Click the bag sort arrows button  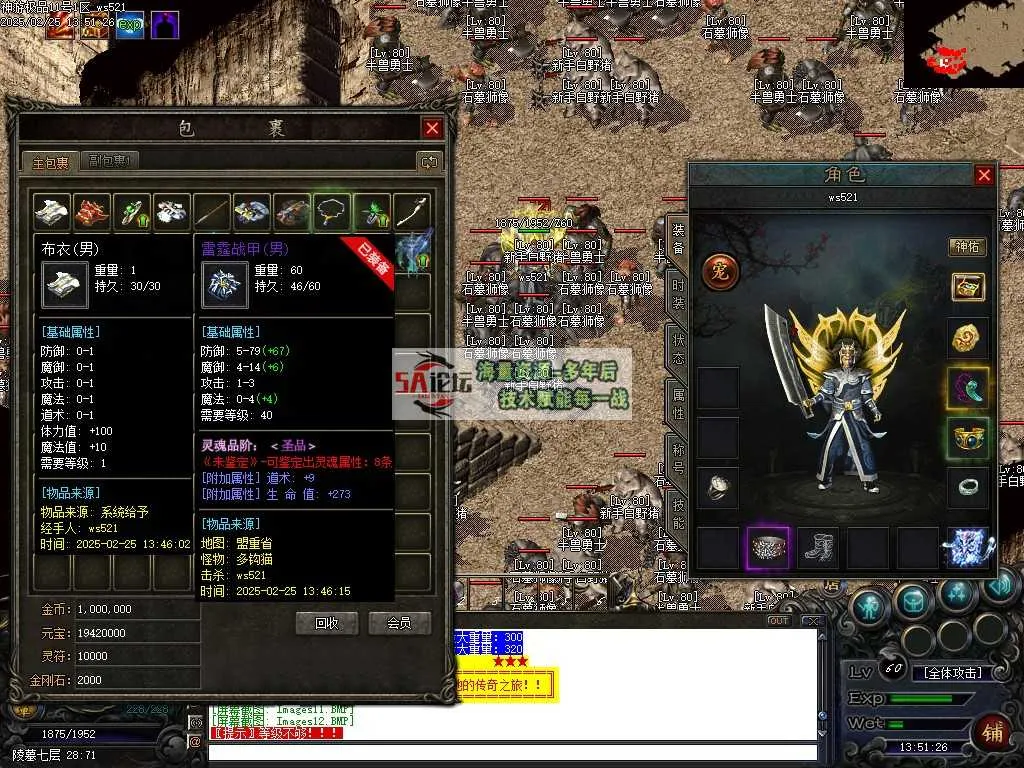click(x=429, y=161)
